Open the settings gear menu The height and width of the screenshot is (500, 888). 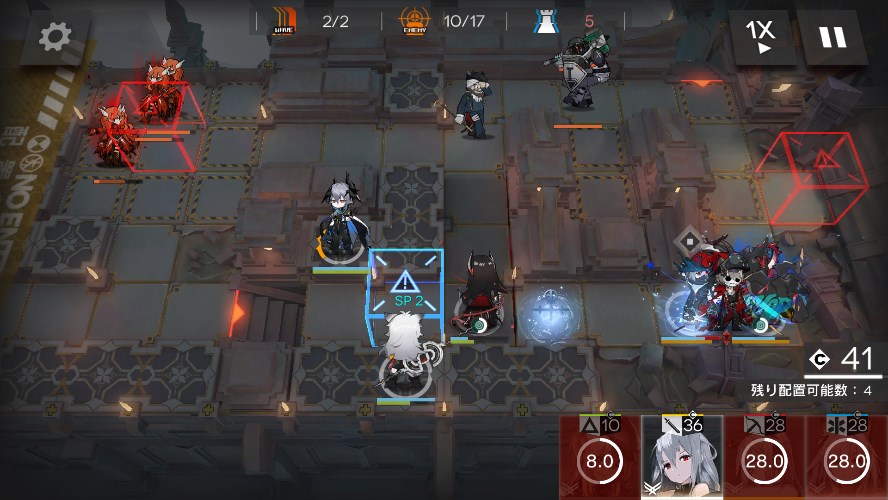(55, 37)
